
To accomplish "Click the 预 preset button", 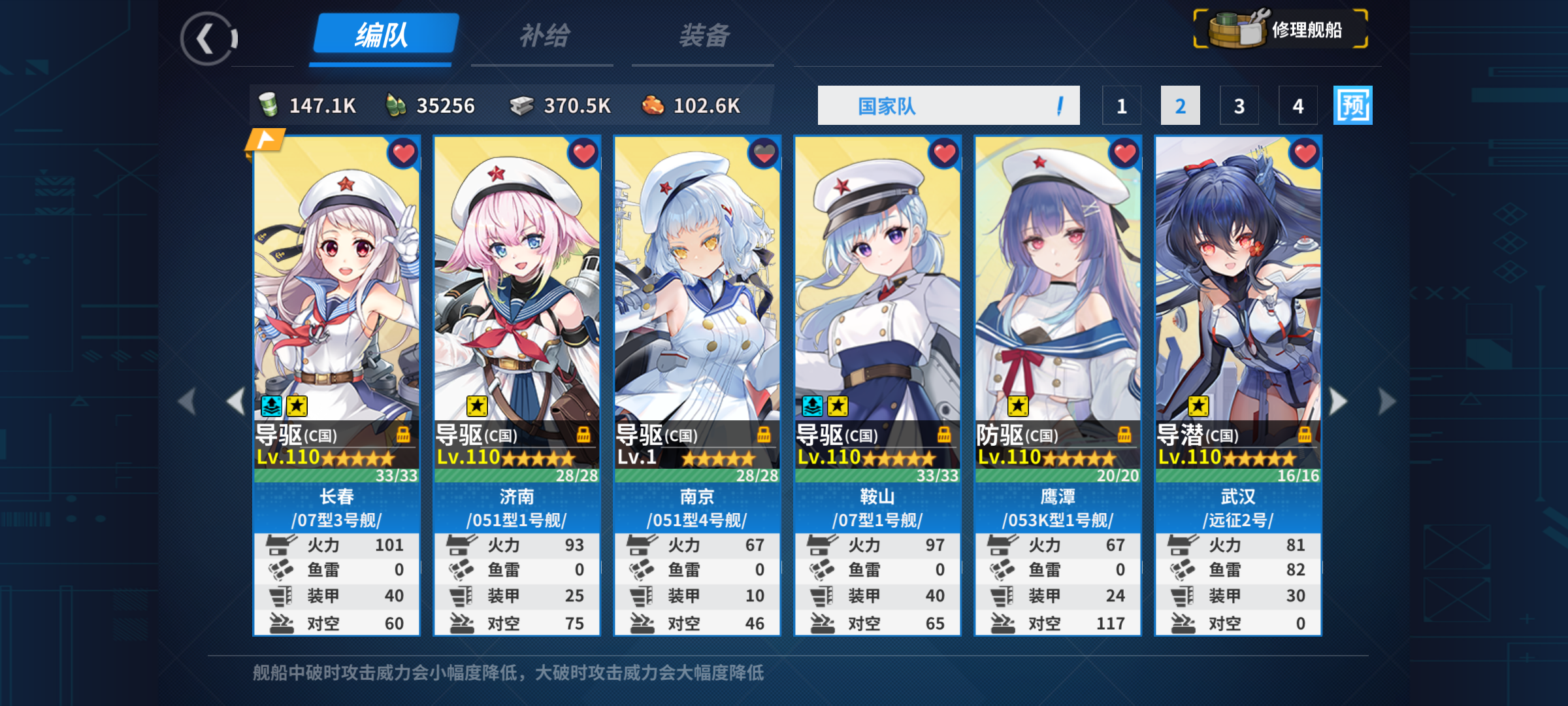I will (x=1352, y=105).
